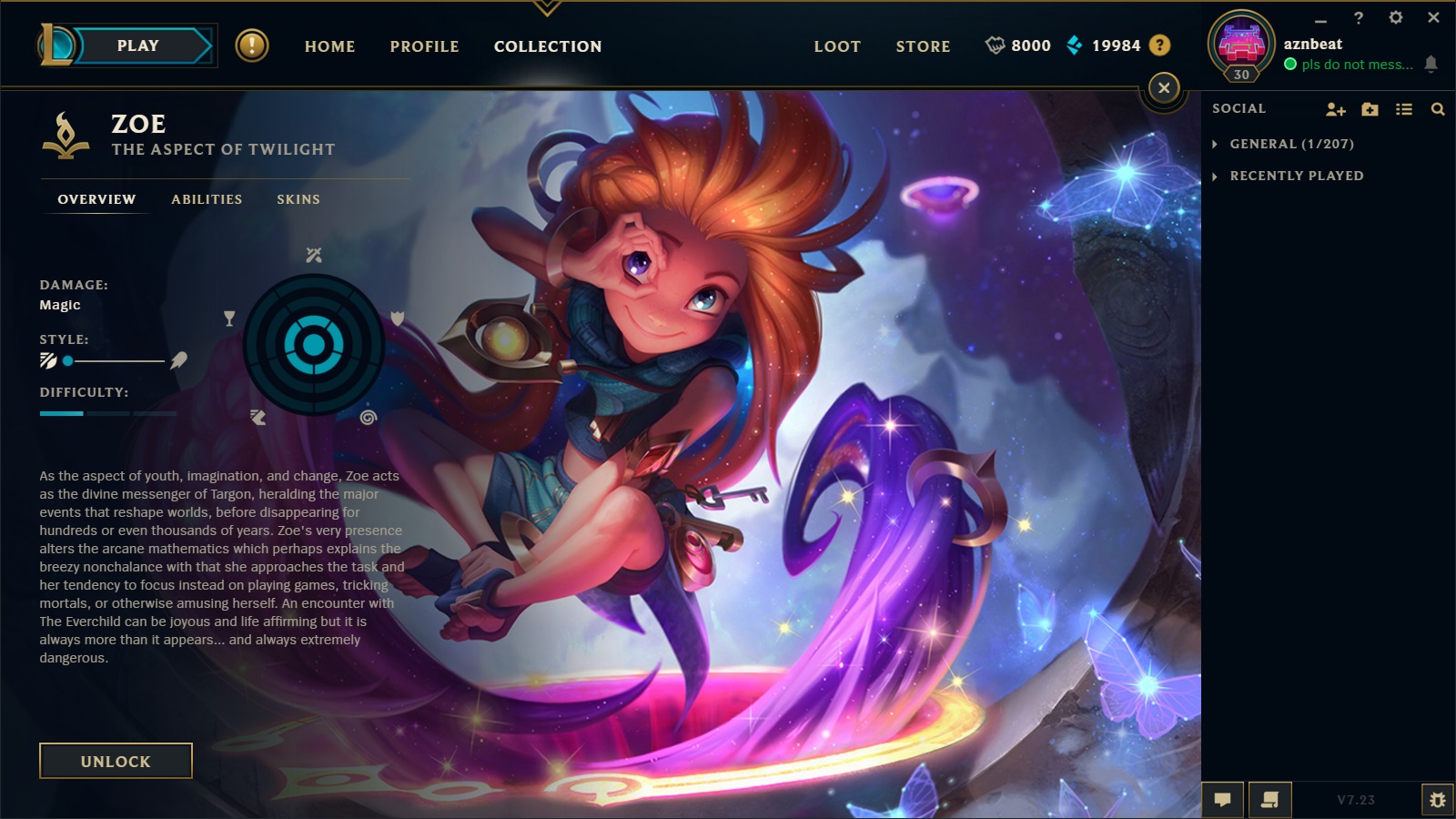Switch to the SKINS tab
1456x819 pixels.
(299, 199)
